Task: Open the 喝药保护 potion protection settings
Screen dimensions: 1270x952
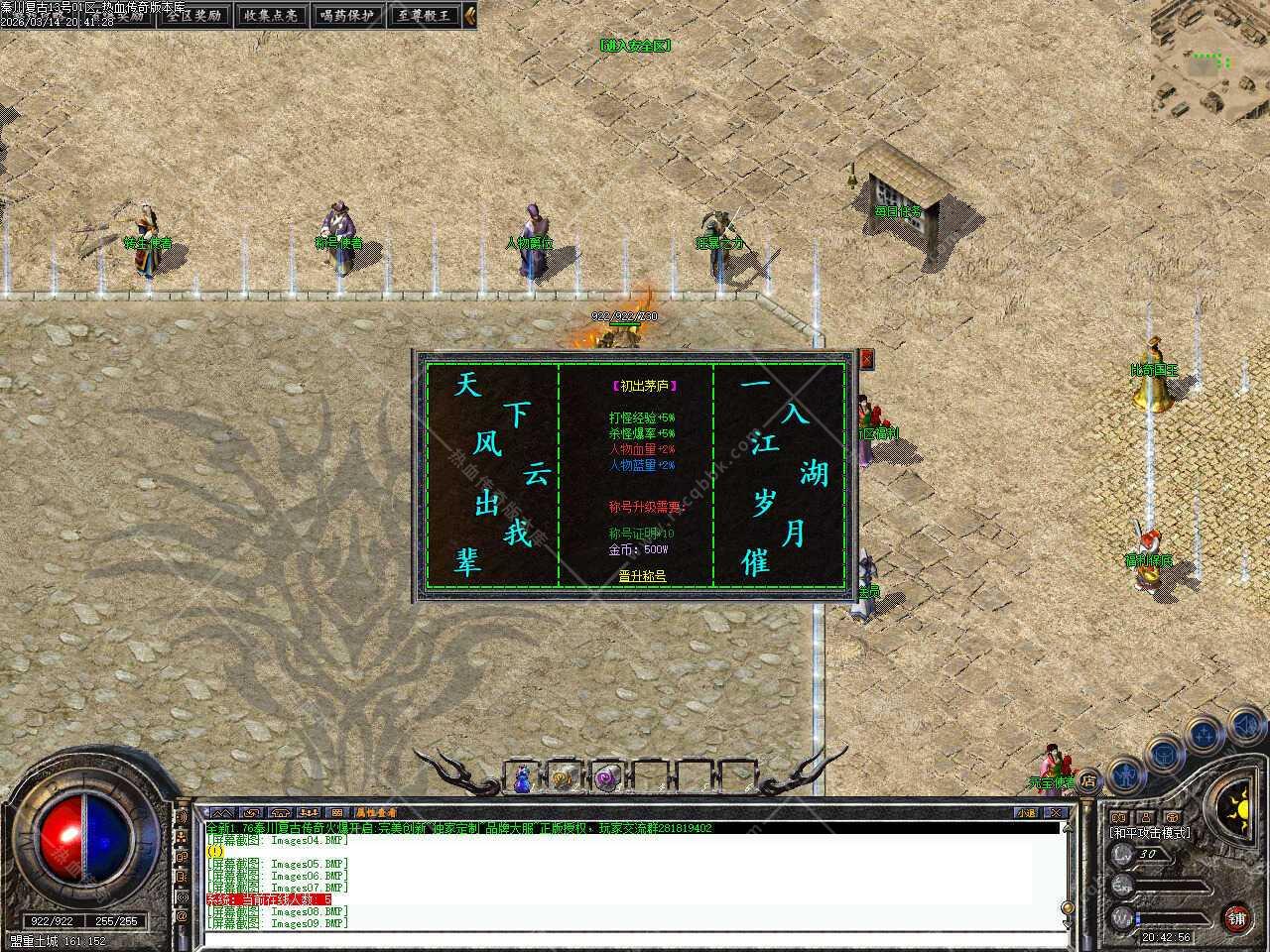Action: click(x=347, y=15)
